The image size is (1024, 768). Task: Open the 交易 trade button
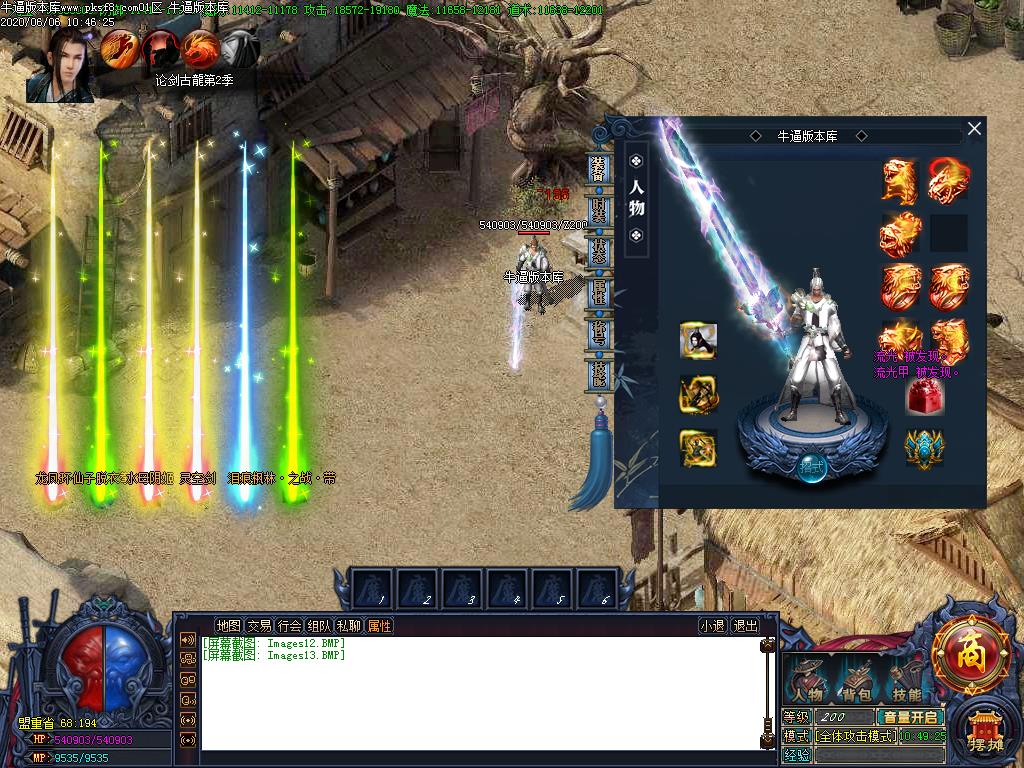point(259,626)
